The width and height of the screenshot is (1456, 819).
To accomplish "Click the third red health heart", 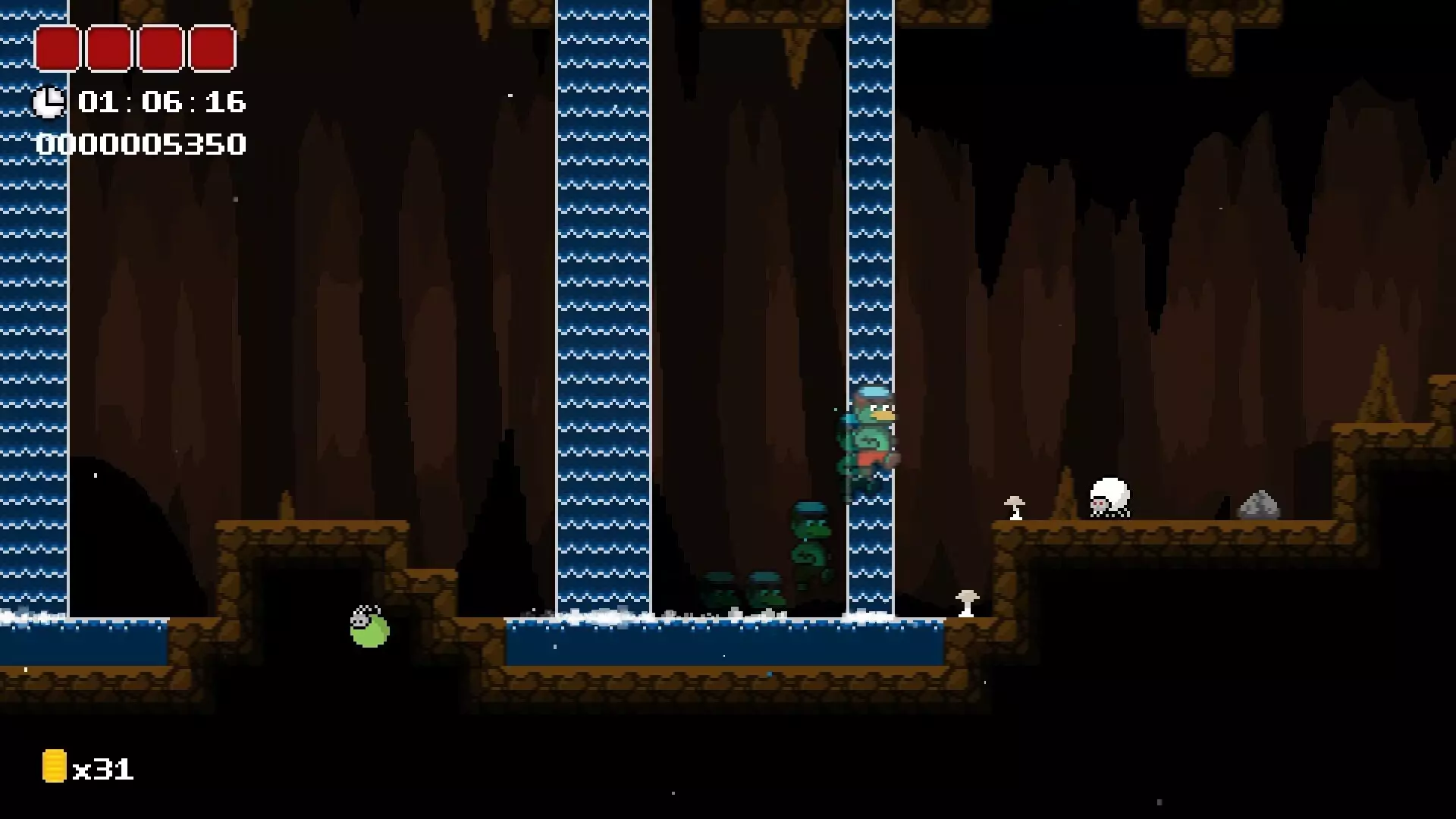I will [160, 49].
